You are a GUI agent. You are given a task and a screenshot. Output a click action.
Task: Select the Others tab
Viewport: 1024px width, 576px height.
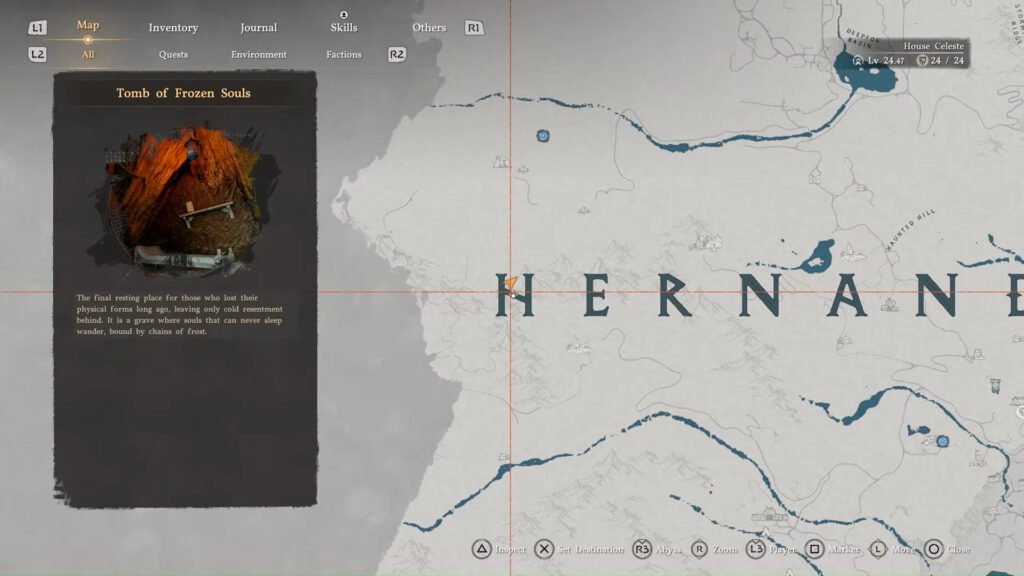click(x=429, y=28)
